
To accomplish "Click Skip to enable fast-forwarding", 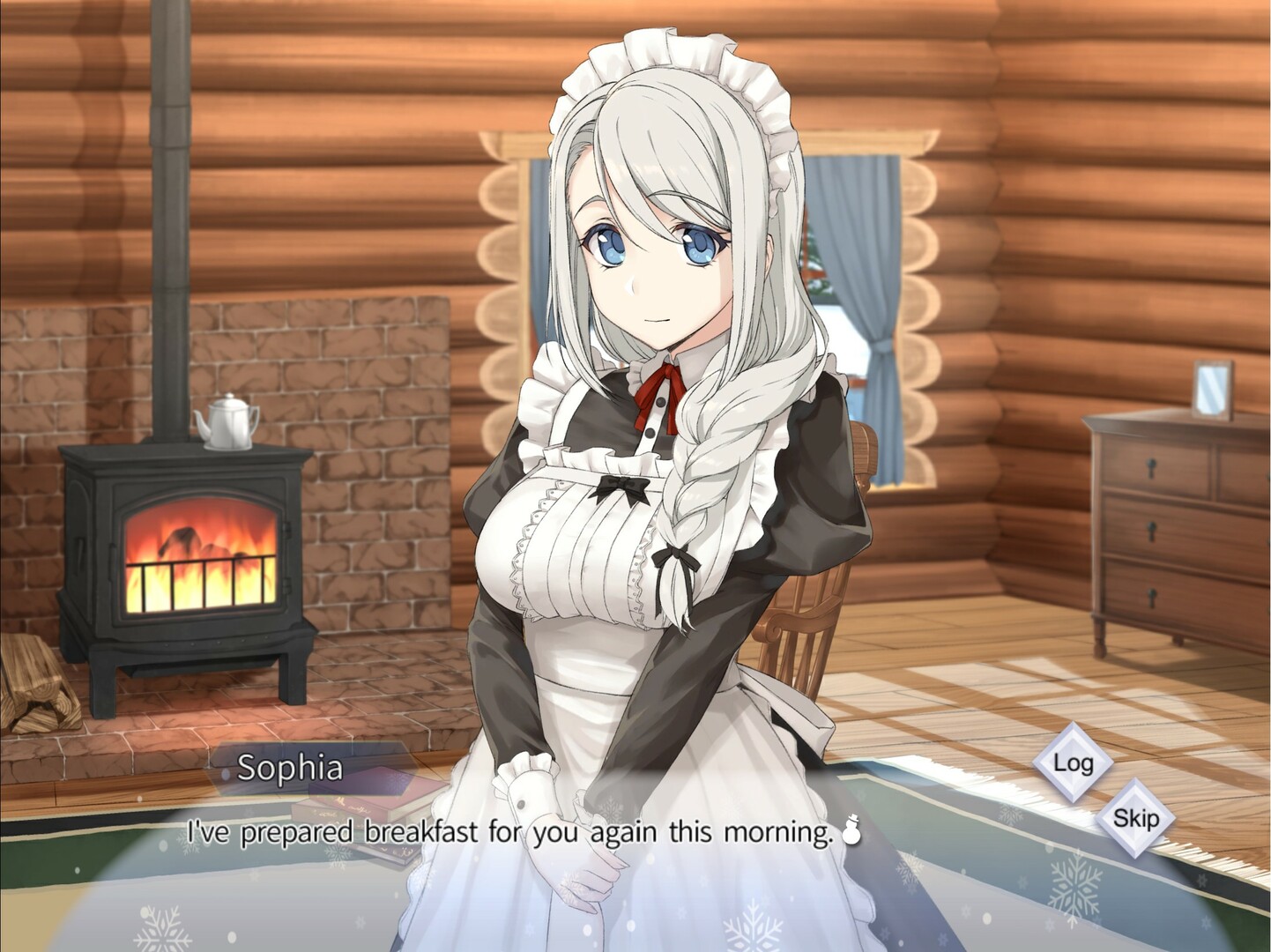I will click(1138, 819).
